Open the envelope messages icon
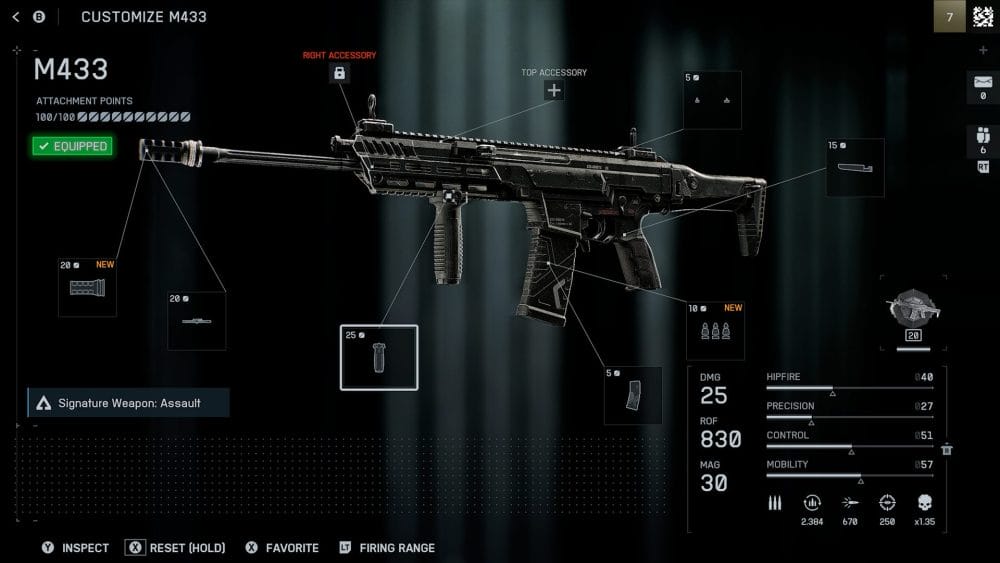Image resolution: width=1000 pixels, height=563 pixels. [982, 86]
